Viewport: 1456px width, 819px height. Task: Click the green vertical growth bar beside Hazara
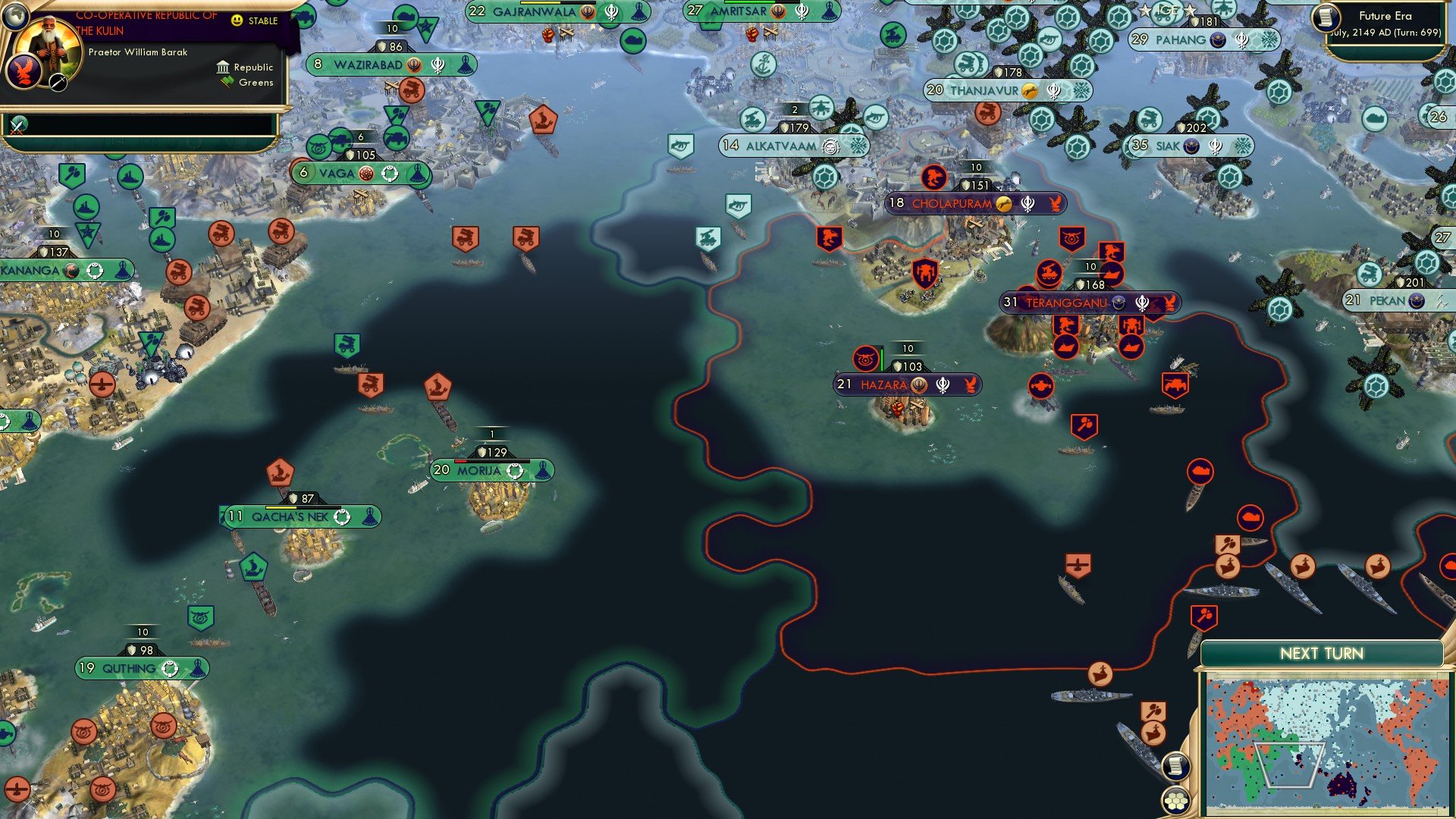[881, 357]
